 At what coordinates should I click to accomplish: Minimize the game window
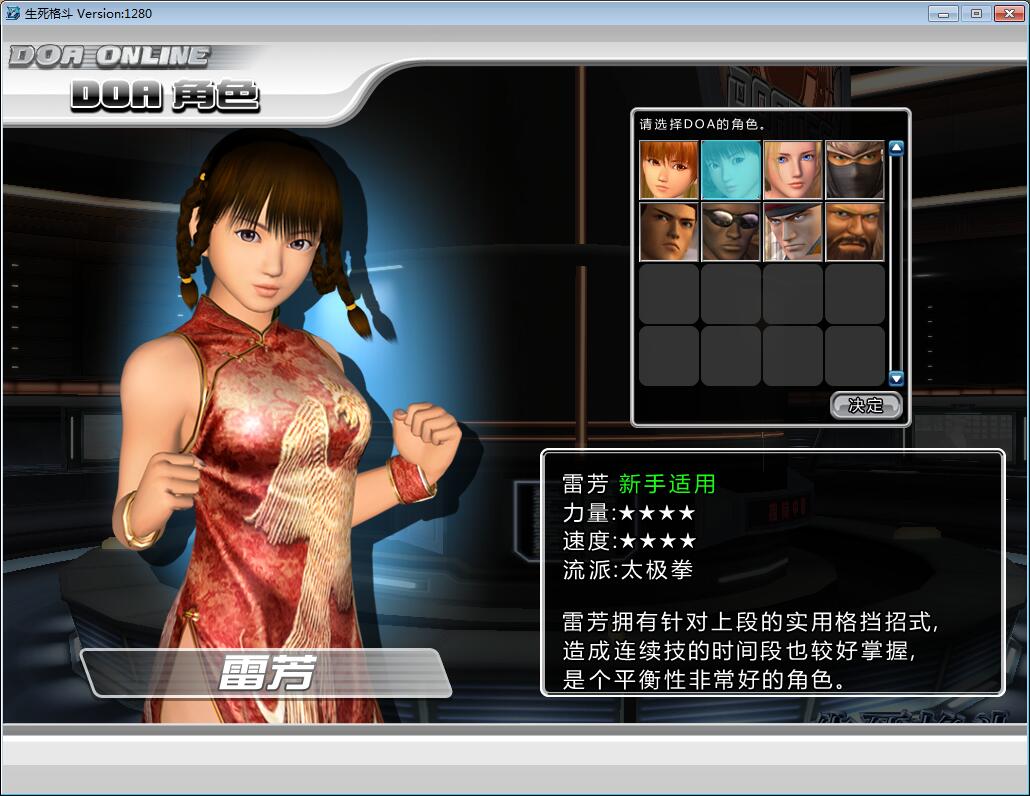[x=942, y=14]
